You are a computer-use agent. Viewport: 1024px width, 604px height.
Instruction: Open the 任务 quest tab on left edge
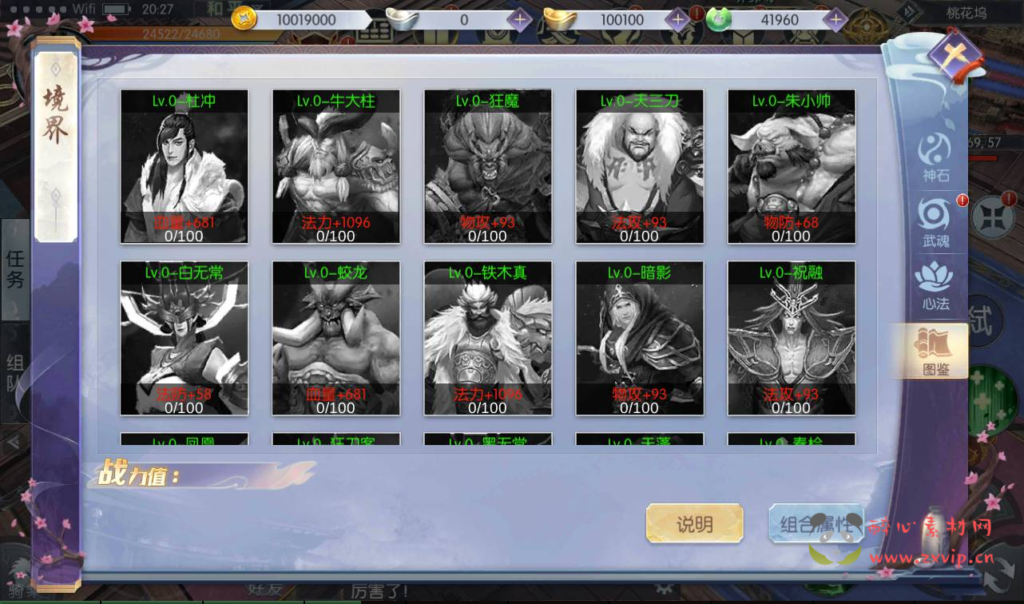15,269
